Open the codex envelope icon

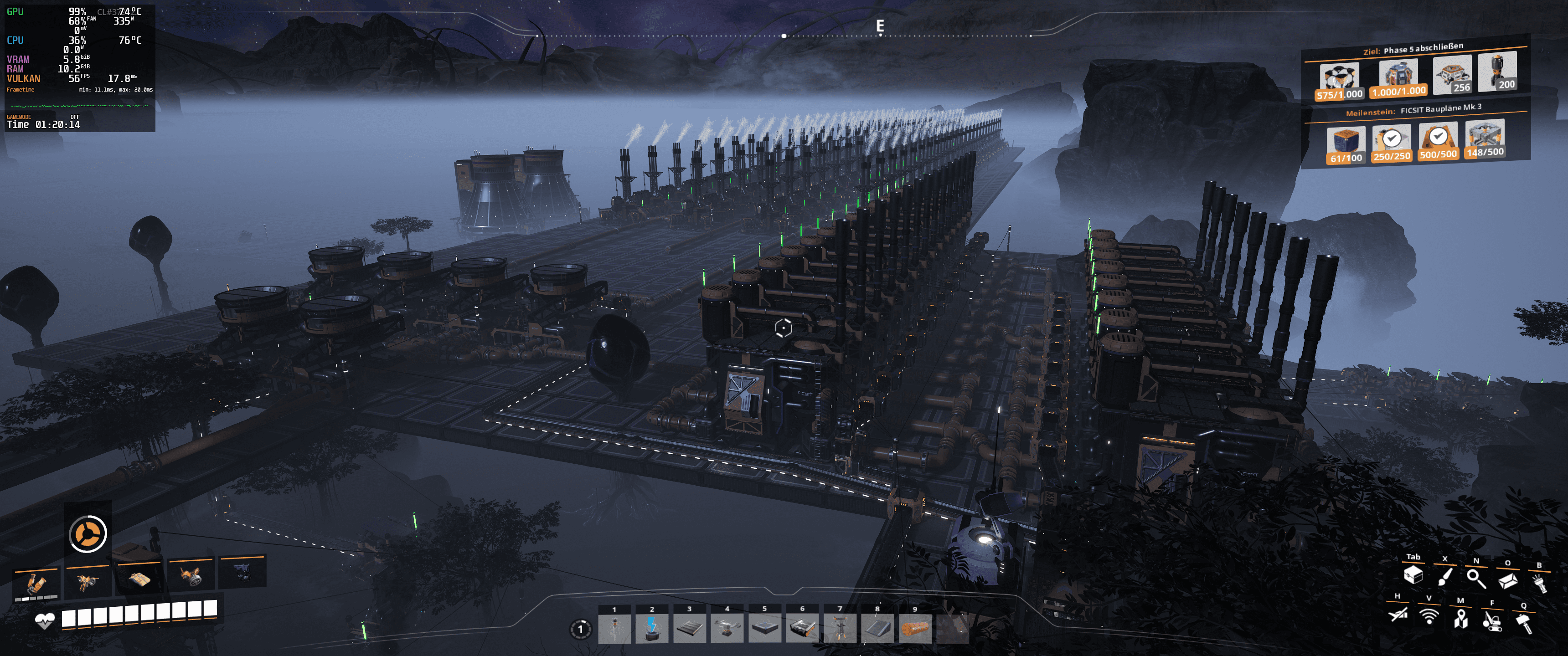pos(1507,580)
